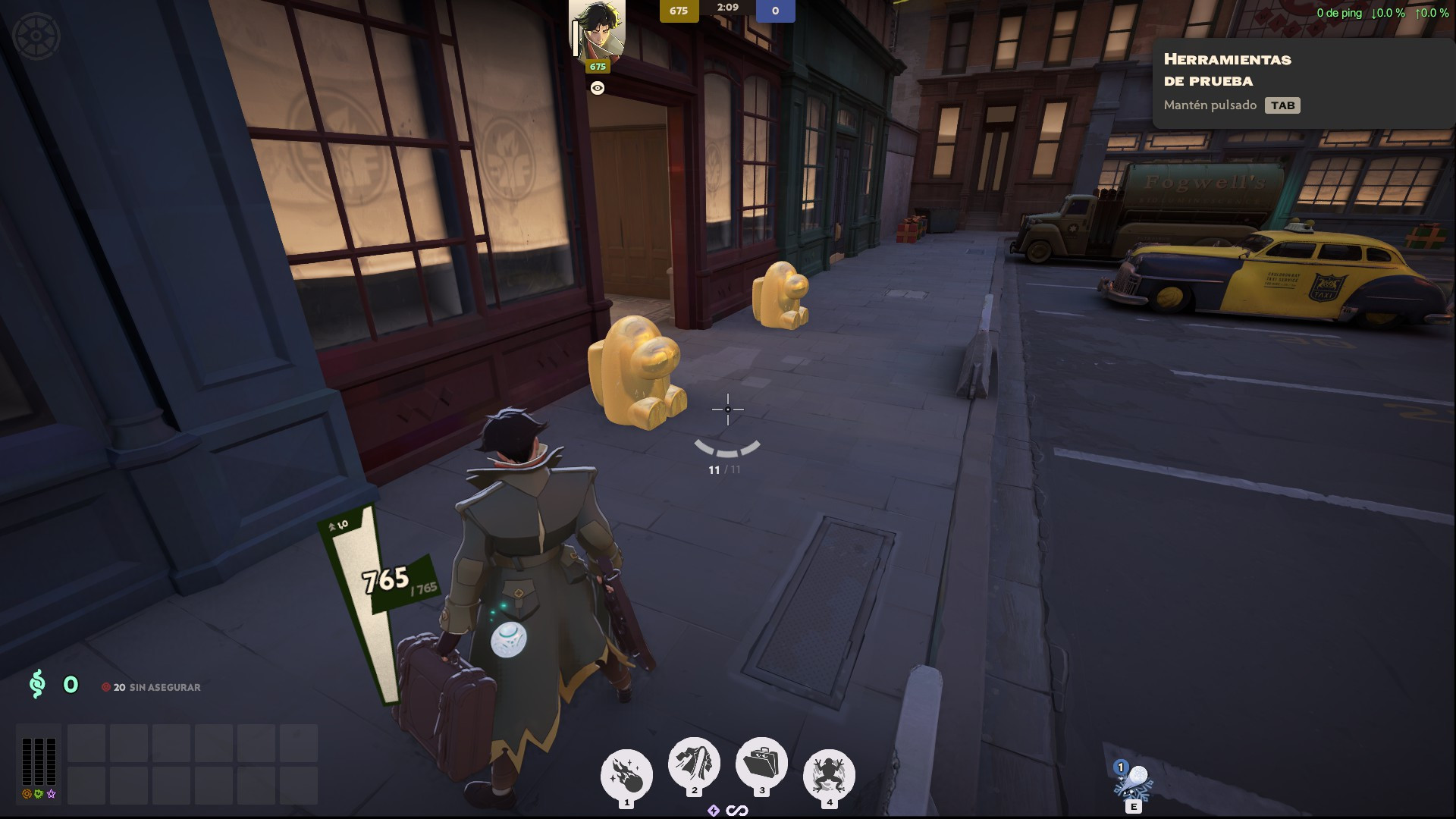
Task: Use the thrown cloak ability
Action: (x=694, y=763)
